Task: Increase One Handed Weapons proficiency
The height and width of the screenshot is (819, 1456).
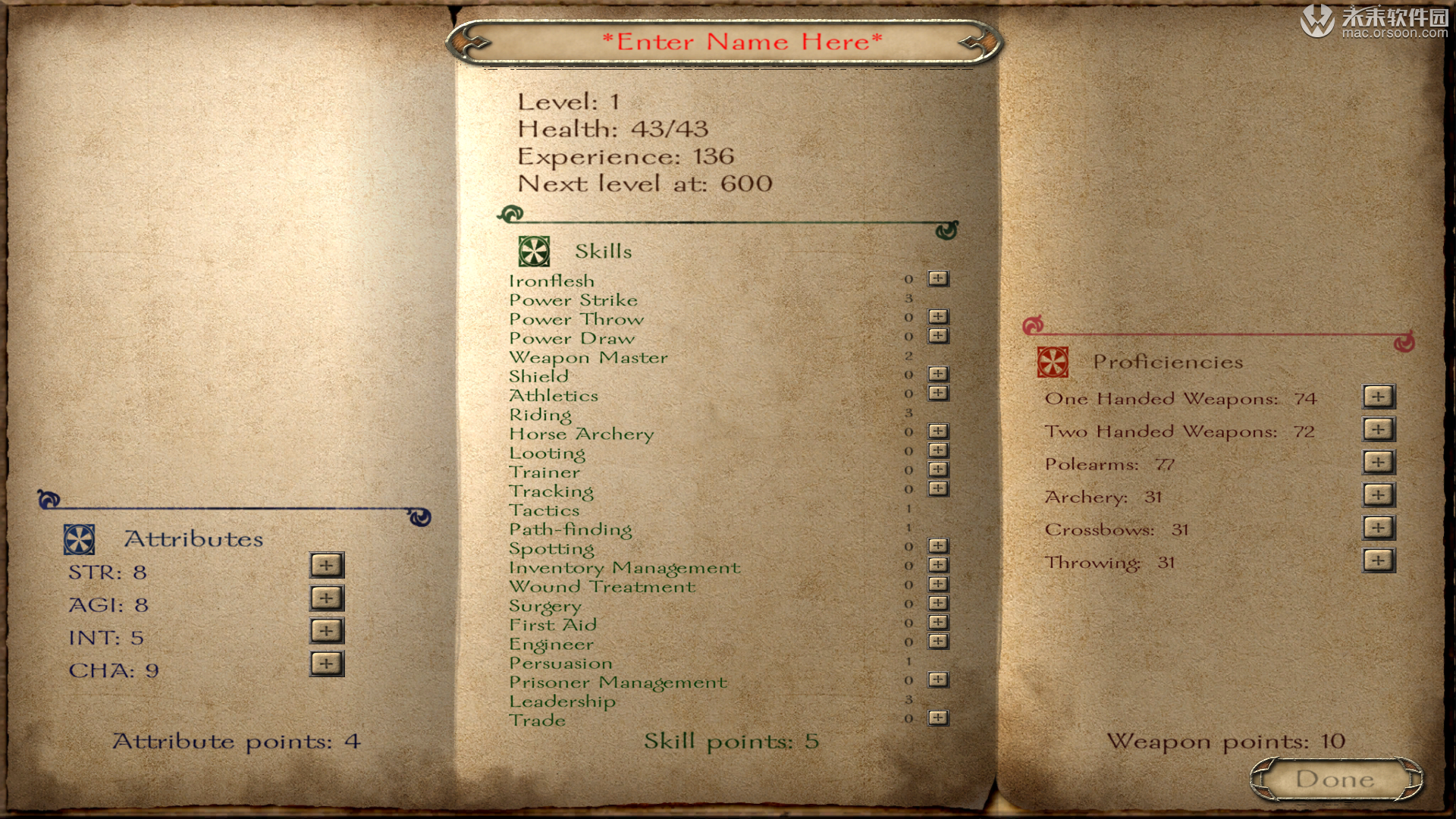Action: pyautogui.click(x=1378, y=396)
